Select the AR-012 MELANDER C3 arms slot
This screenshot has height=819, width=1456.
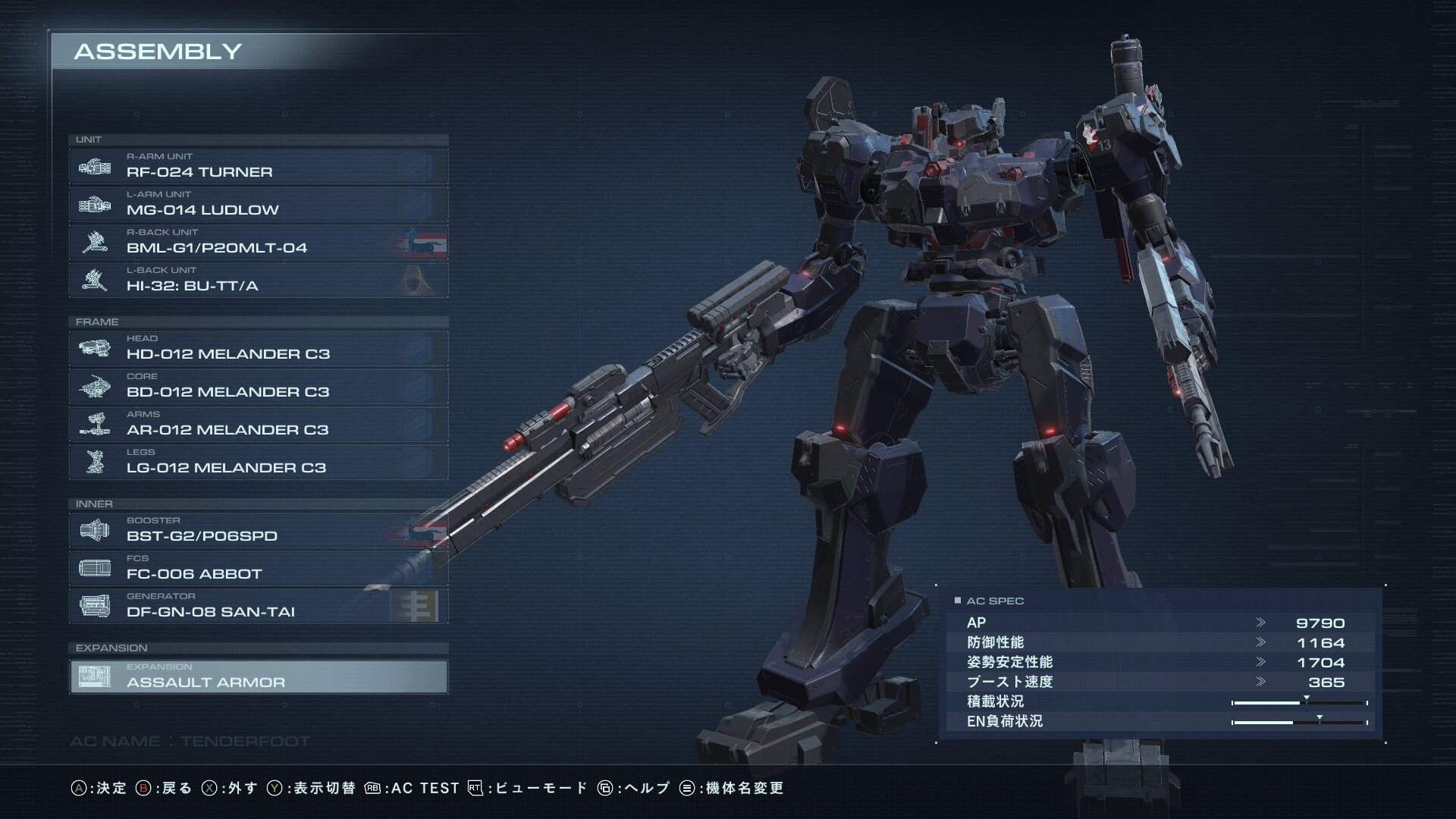click(258, 425)
